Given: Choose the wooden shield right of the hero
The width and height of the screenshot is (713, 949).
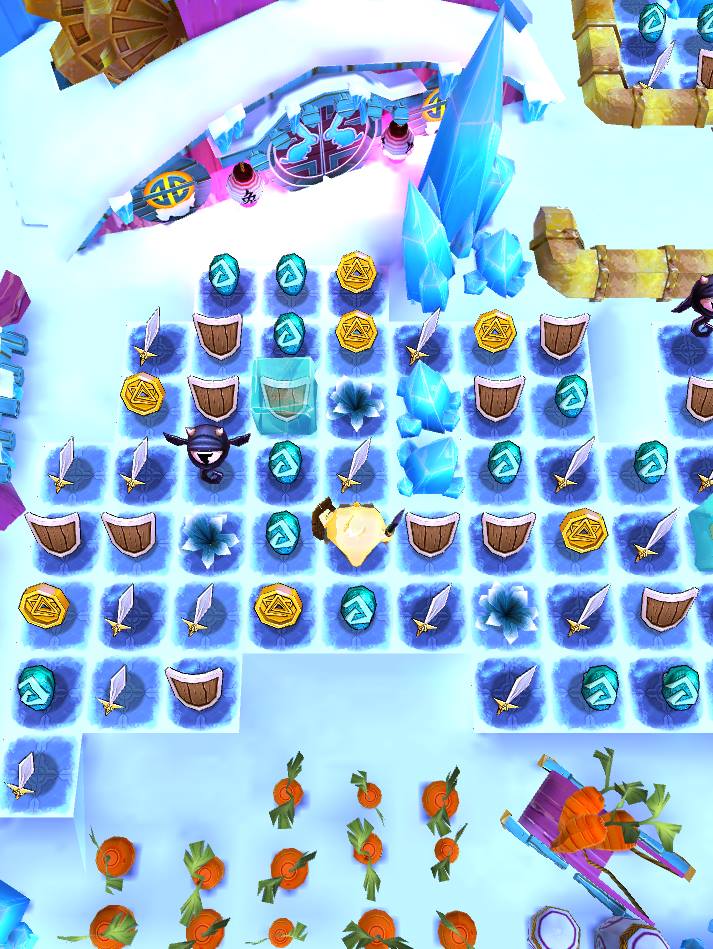Looking at the screenshot, I should 430,532.
